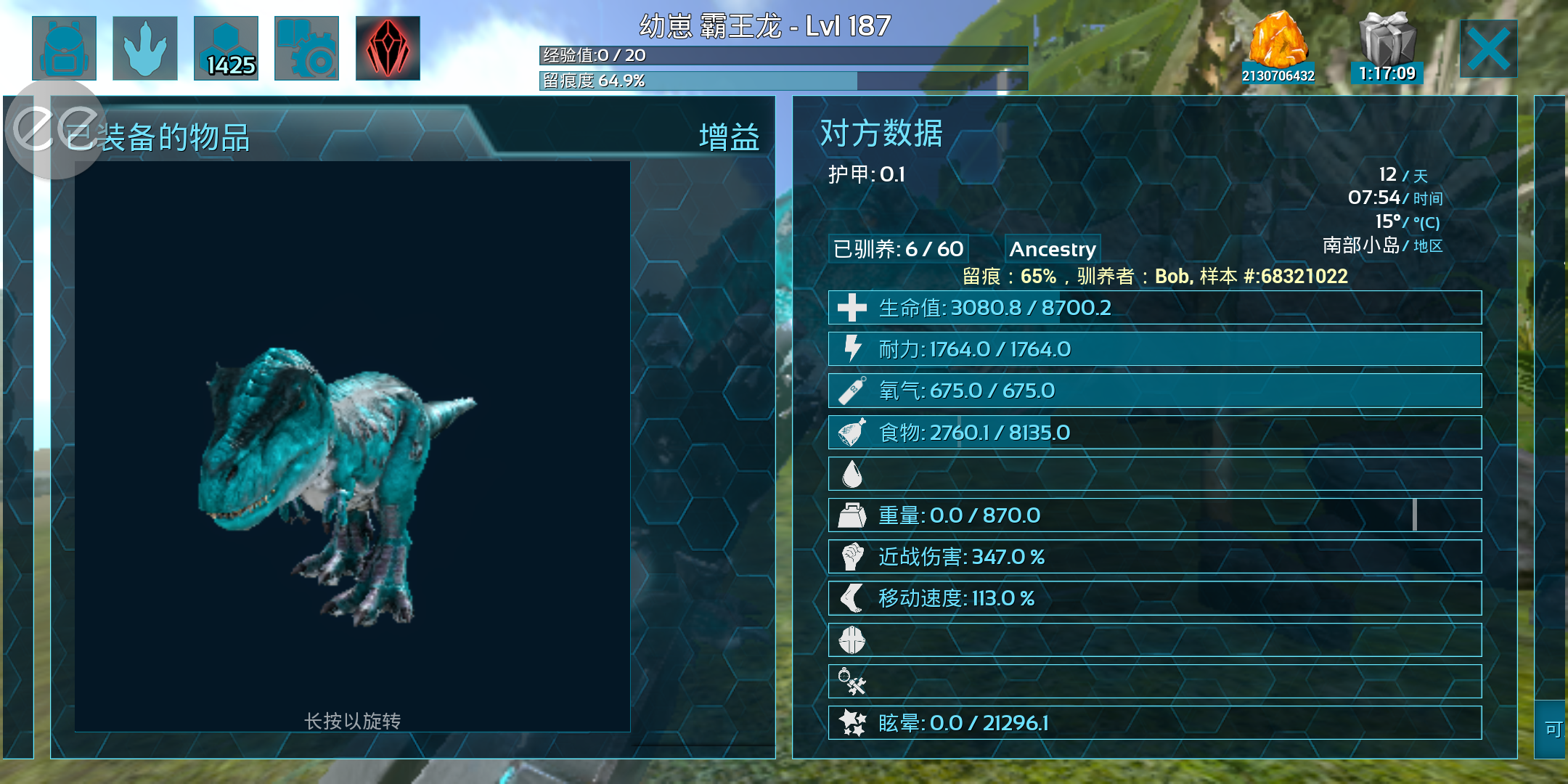Select the weight 重量 stat row
Viewport: 1568px width, 784px height.
1154,515
